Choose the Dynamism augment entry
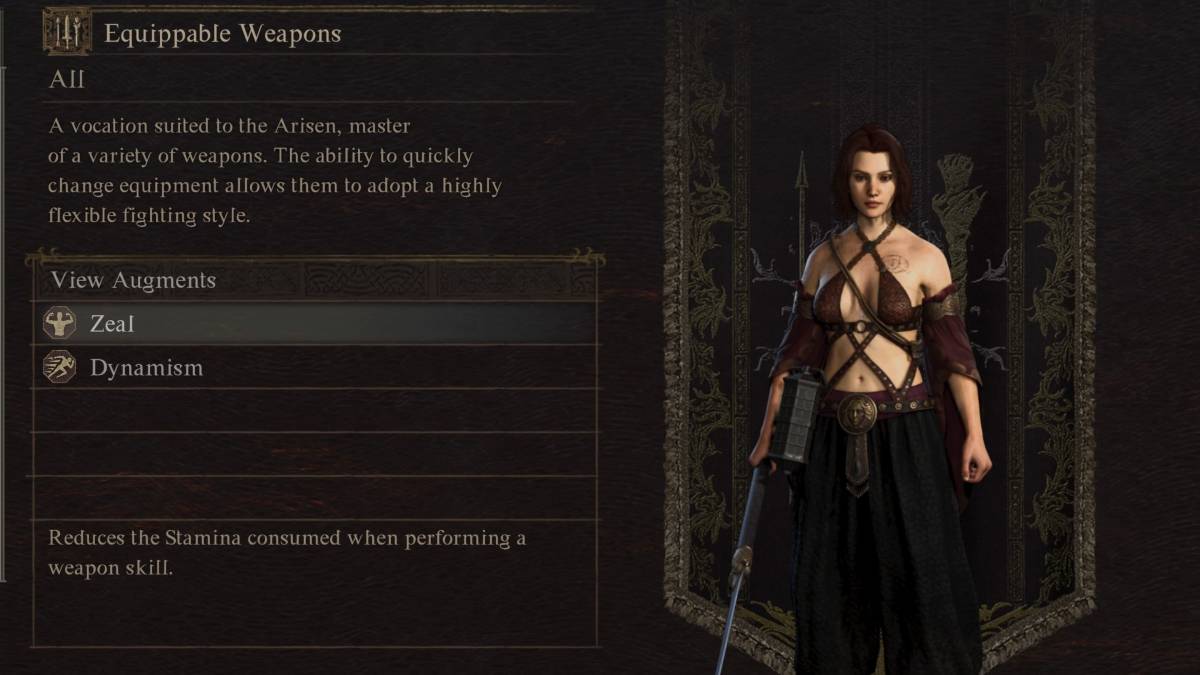This screenshot has height=675, width=1200. coord(315,367)
